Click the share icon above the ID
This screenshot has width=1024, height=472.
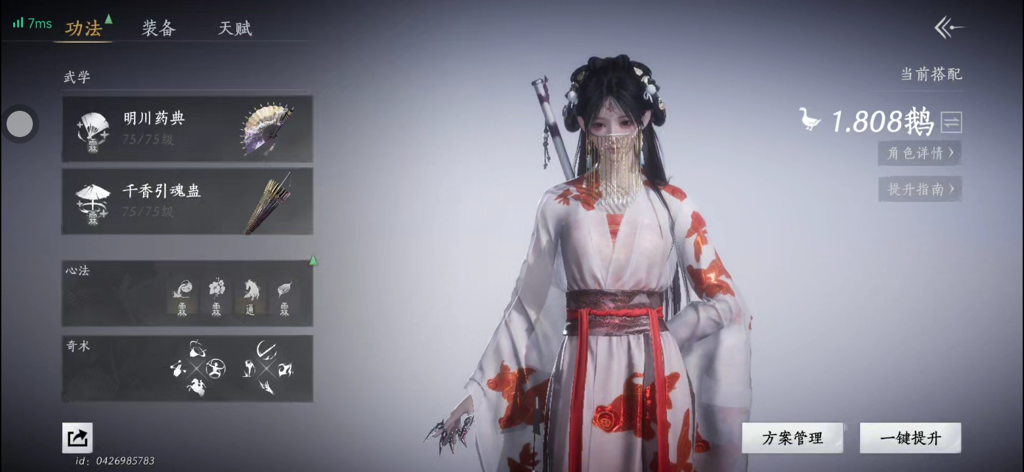tap(77, 436)
